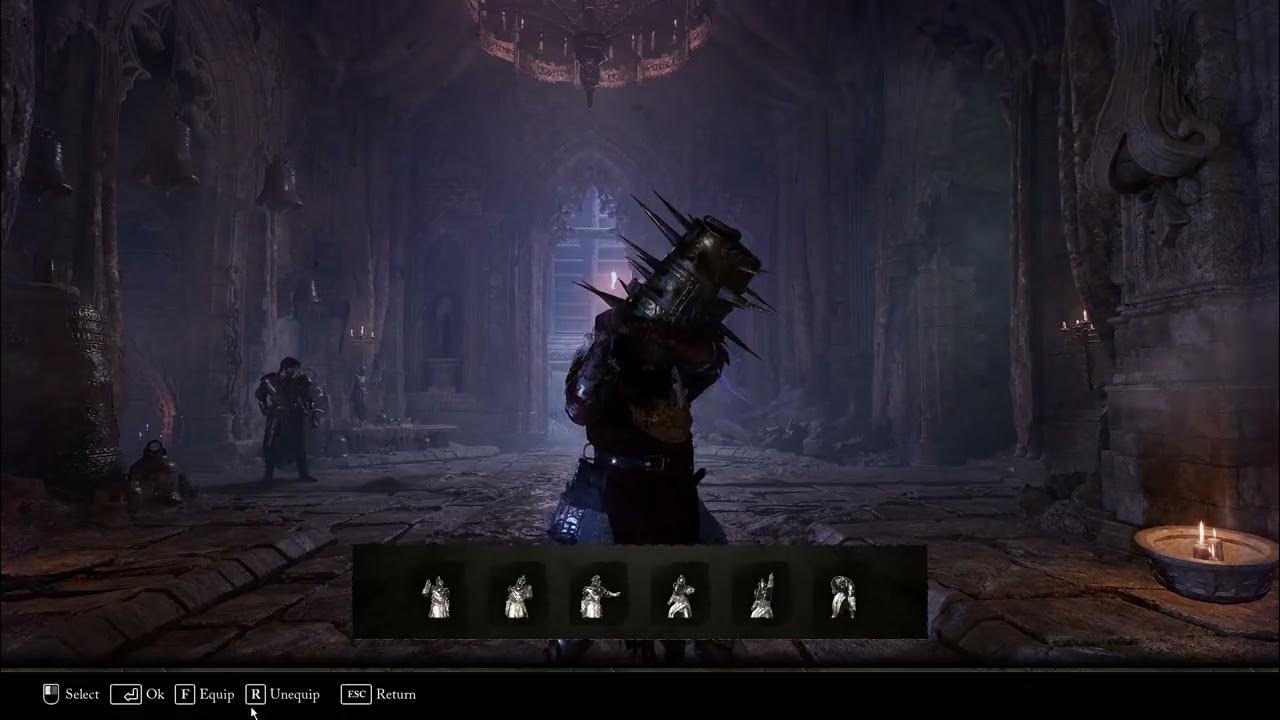
Task: Choose the sixth hunched armor statue
Action: [840, 596]
